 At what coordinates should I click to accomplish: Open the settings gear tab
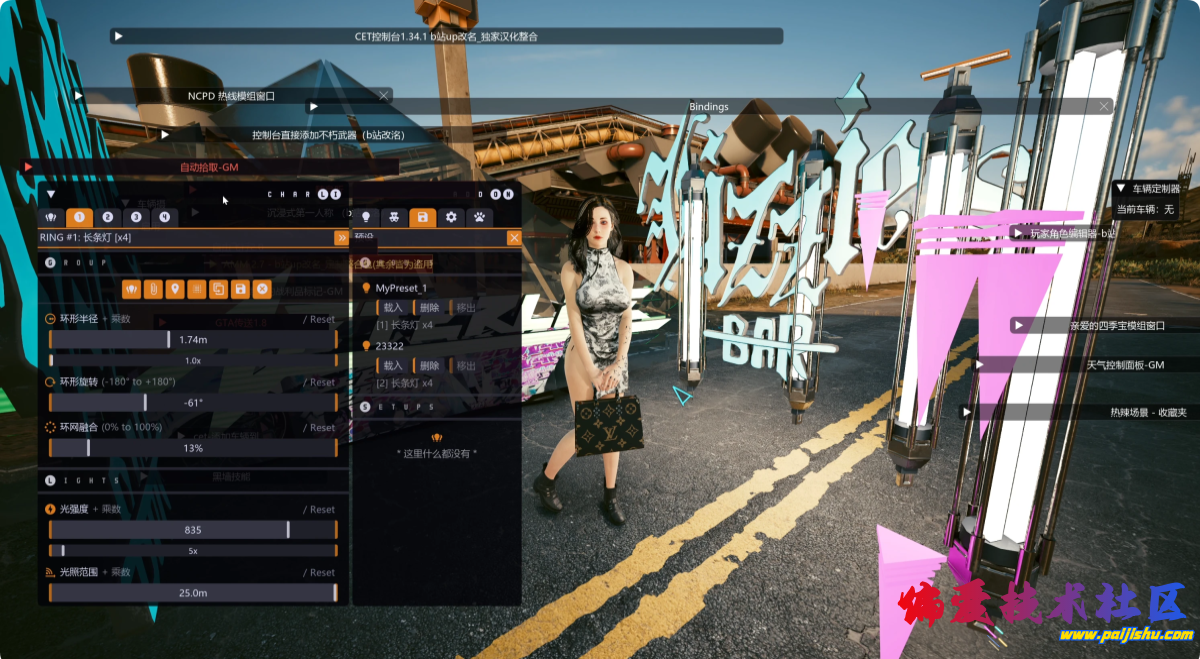[451, 217]
